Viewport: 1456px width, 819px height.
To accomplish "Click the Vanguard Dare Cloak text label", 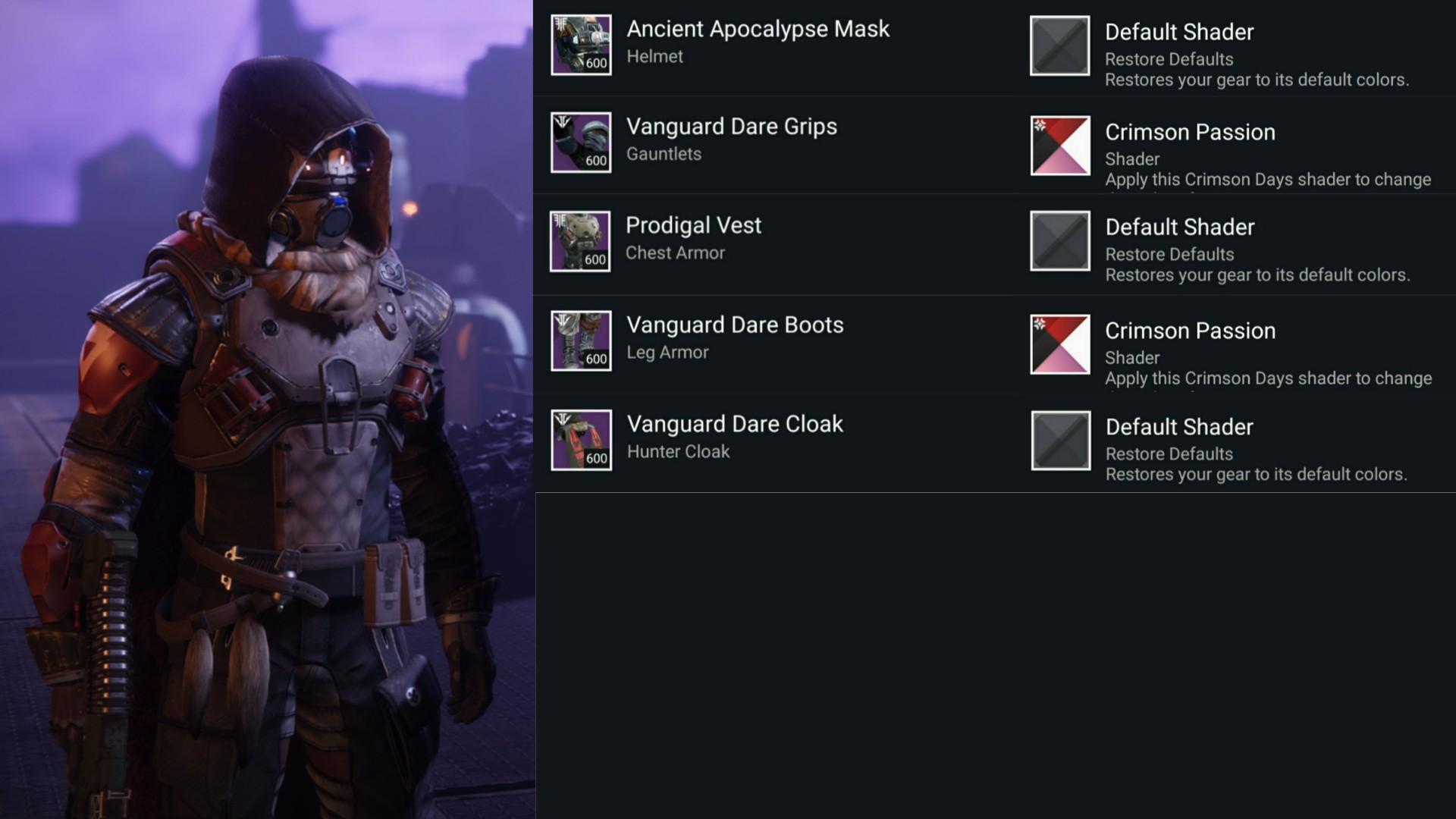I will (x=734, y=424).
